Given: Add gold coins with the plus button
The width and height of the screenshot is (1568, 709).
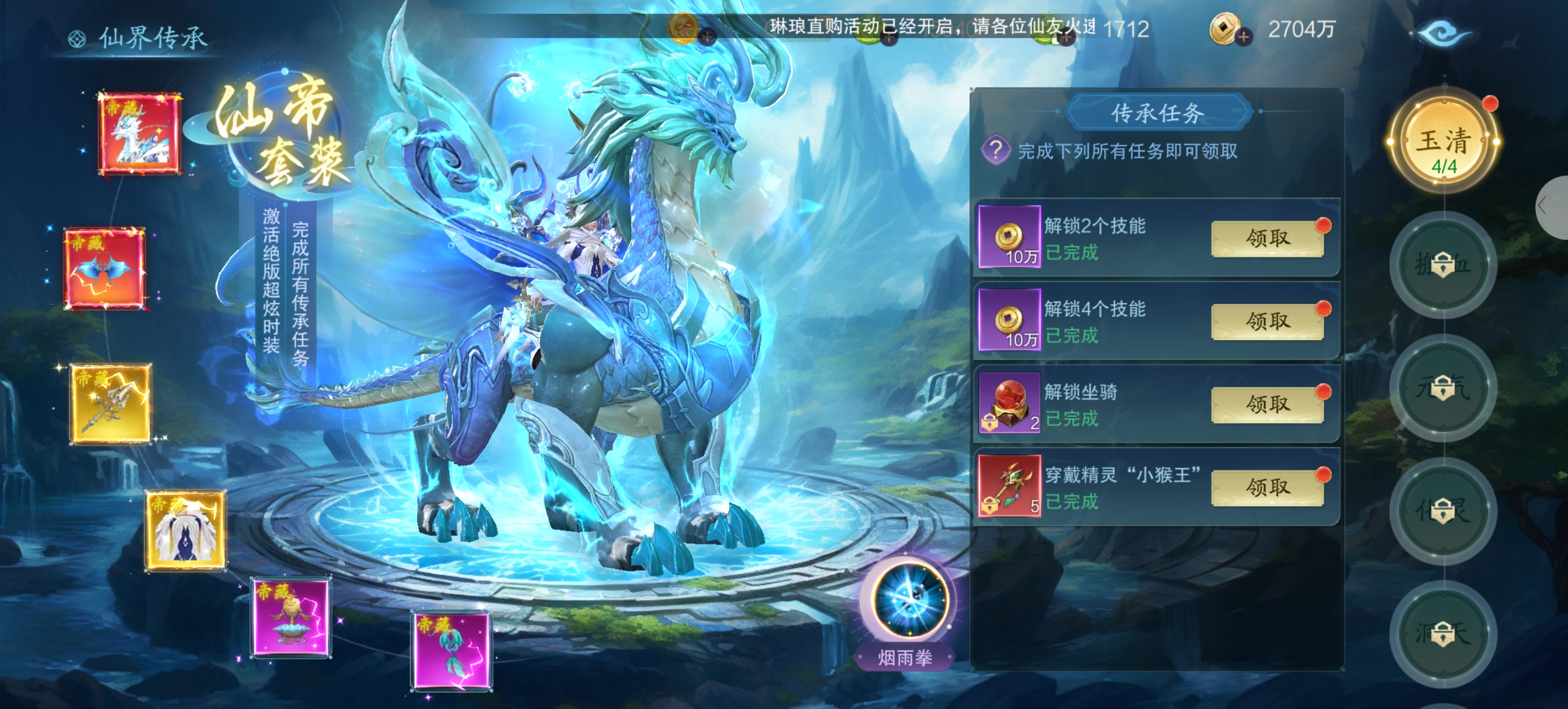Looking at the screenshot, I should pyautogui.click(x=1243, y=38).
